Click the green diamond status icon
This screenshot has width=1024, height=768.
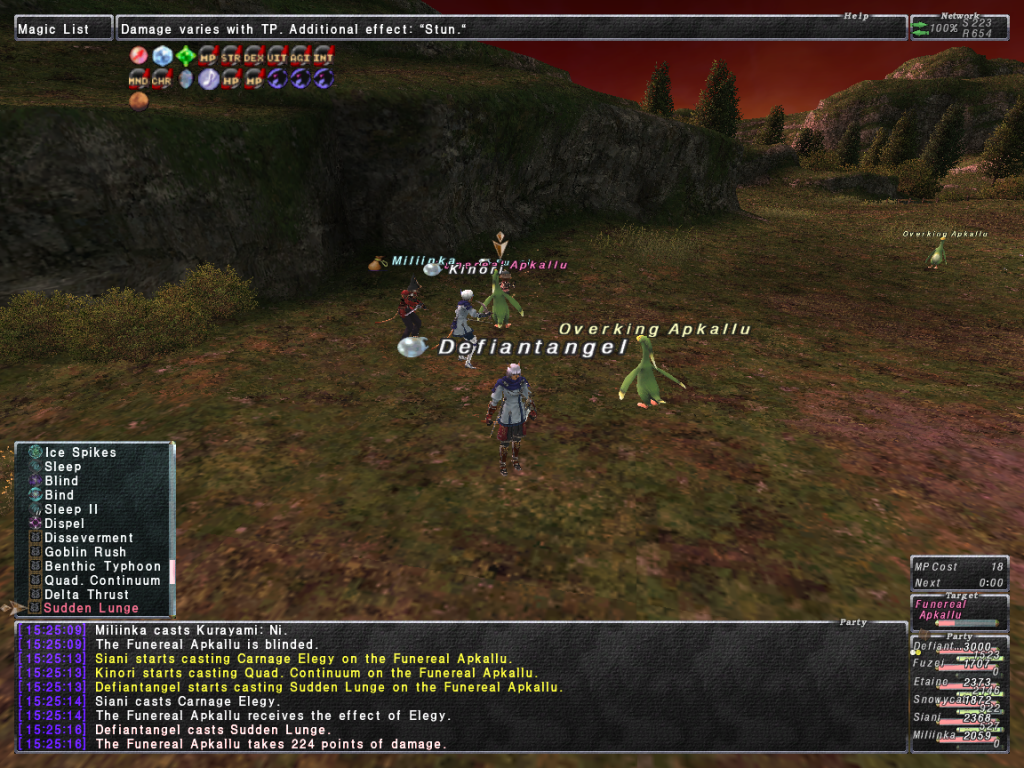[185, 56]
